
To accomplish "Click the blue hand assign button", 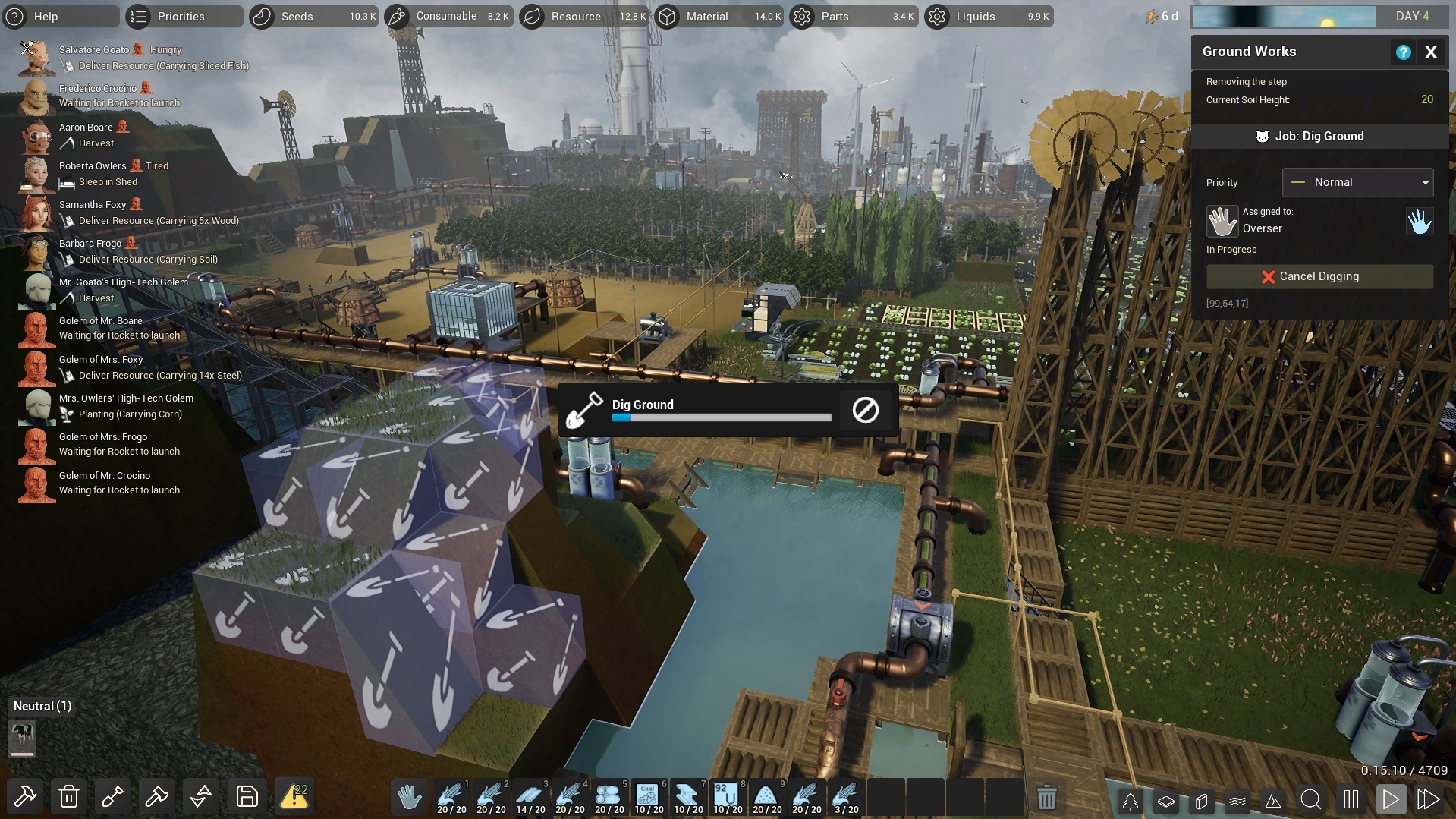I will coord(1420,222).
